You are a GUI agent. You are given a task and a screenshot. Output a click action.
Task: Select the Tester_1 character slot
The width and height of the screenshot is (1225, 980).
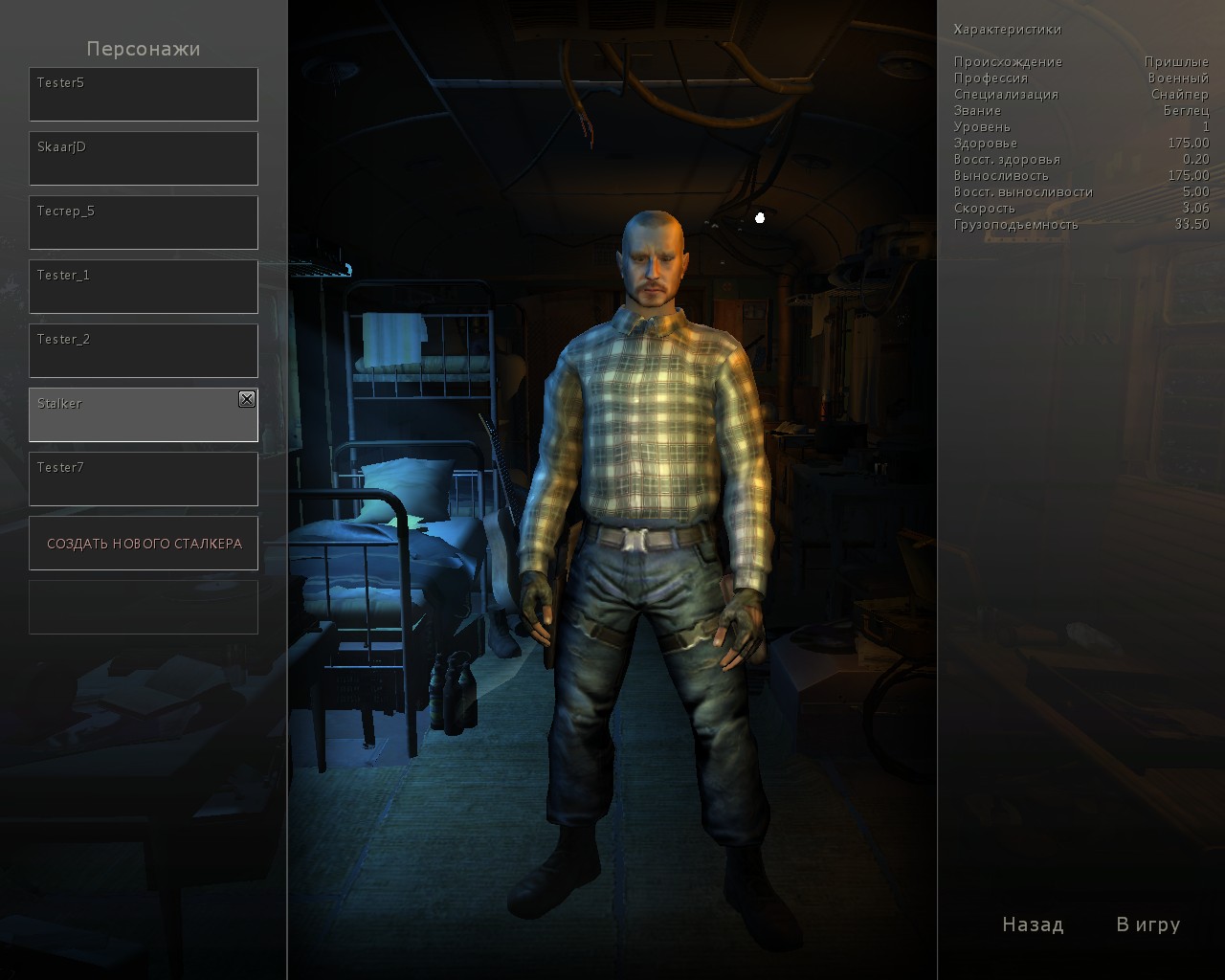[x=144, y=287]
